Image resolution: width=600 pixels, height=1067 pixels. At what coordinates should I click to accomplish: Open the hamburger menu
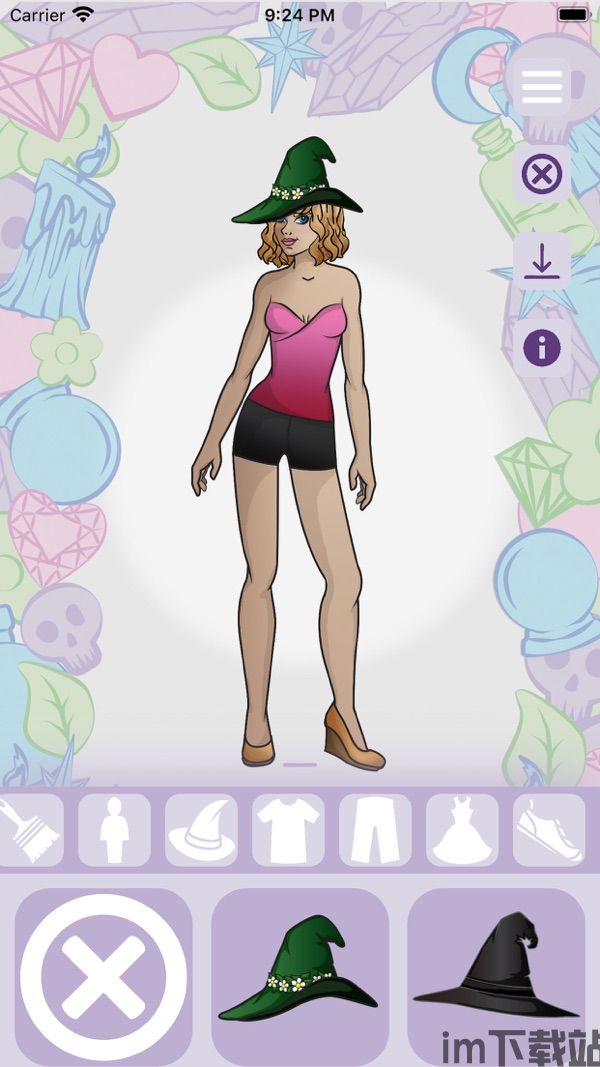pos(541,87)
